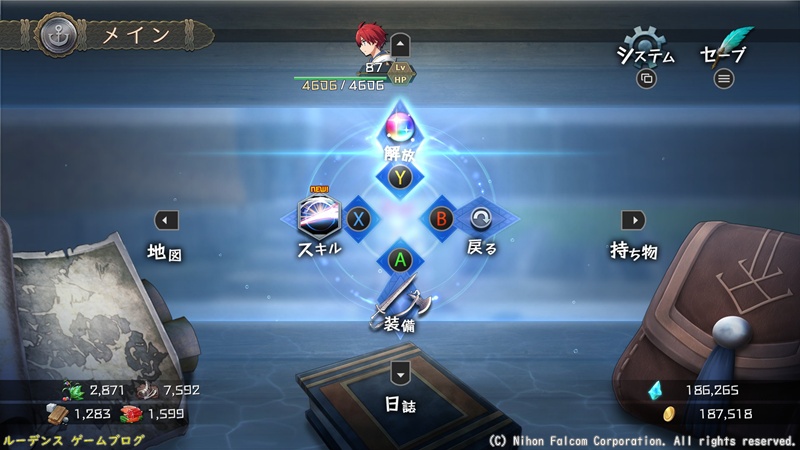This screenshot has height=450, width=800.
Task: Click the left arrow above 地図
Action: tap(167, 220)
